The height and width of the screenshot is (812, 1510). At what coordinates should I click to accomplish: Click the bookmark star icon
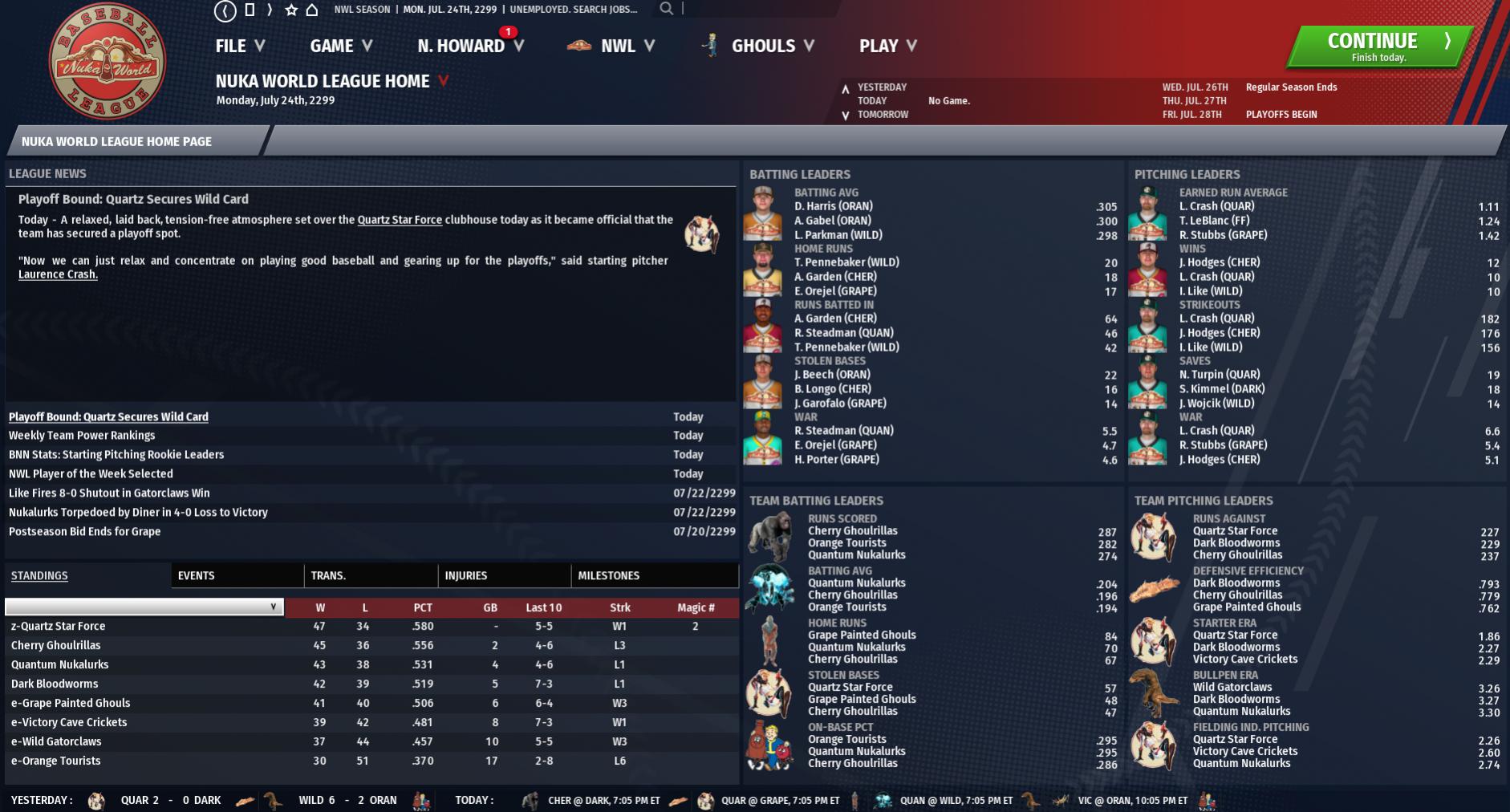pyautogui.click(x=291, y=10)
